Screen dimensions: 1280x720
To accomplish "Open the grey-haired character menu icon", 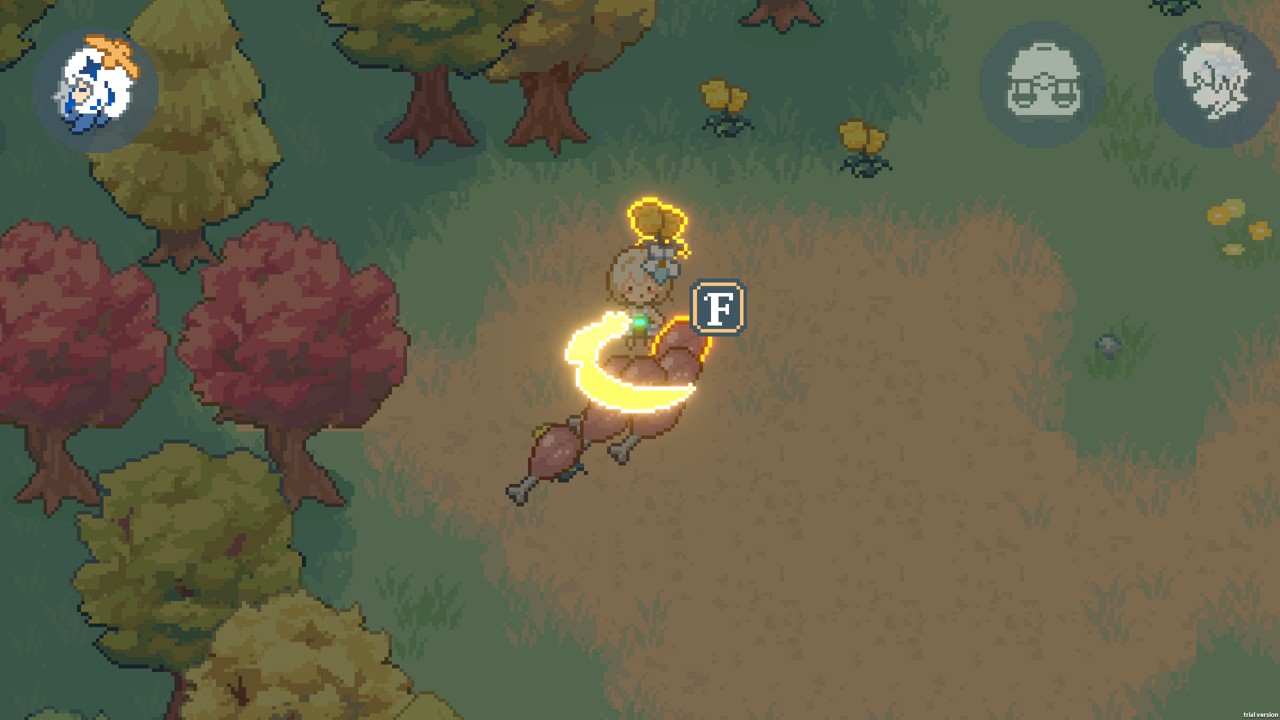I will [1214, 82].
